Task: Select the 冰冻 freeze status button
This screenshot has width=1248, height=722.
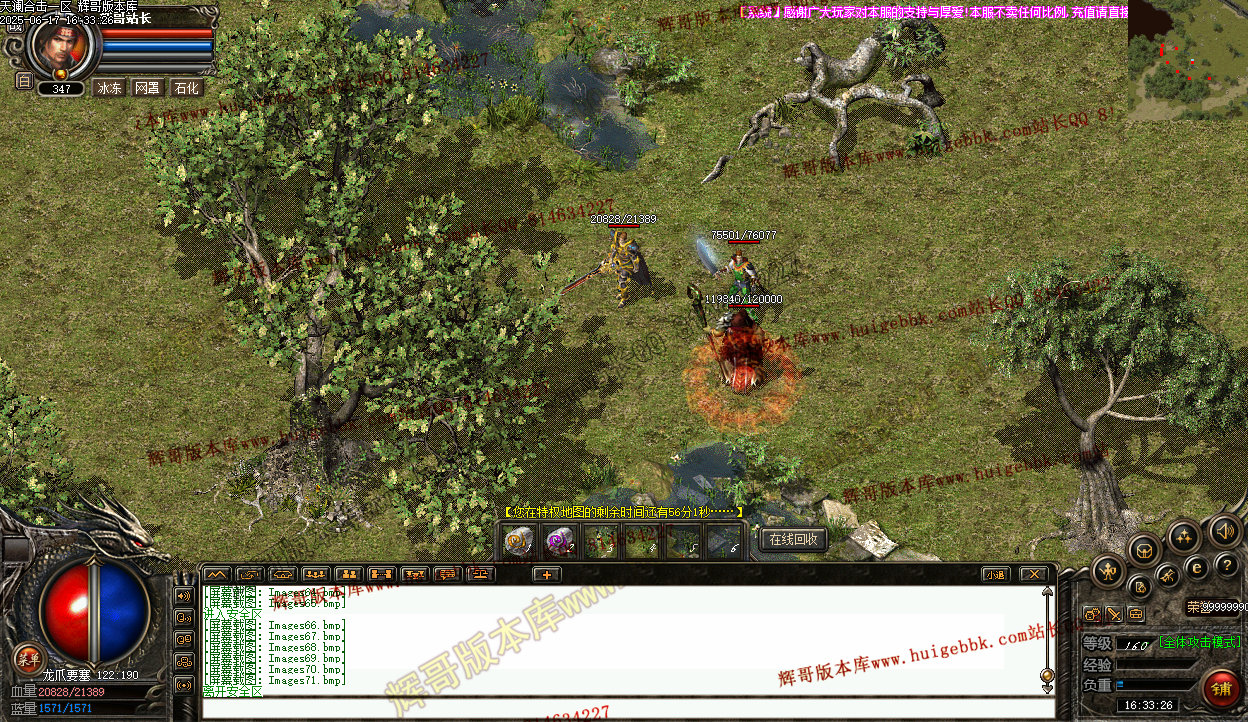Action: coord(109,88)
